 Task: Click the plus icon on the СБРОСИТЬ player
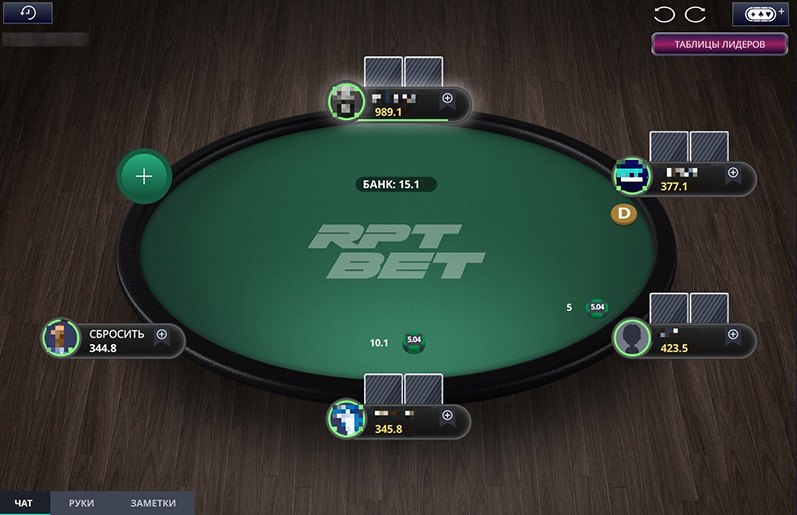[x=162, y=335]
